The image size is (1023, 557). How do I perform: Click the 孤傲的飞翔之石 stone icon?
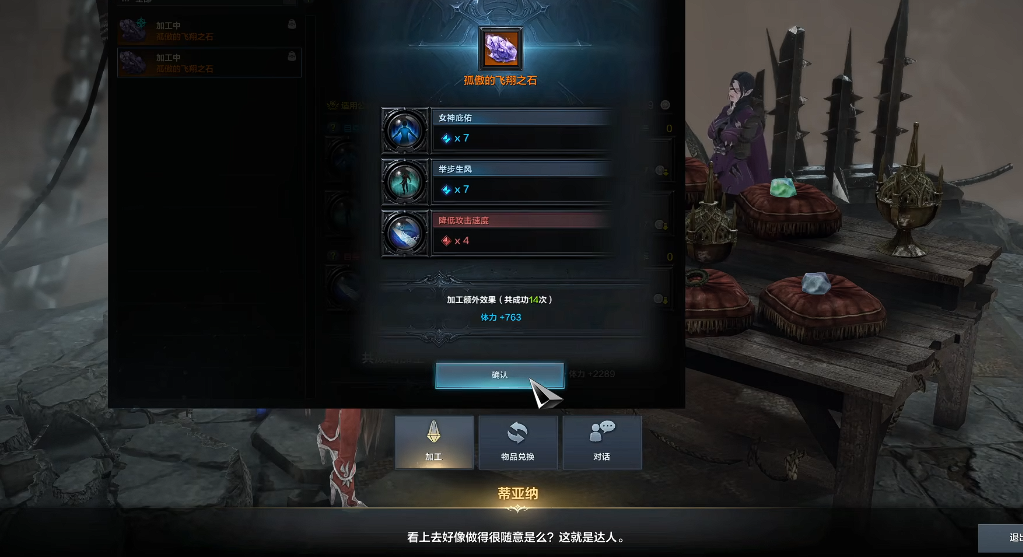coord(499,48)
